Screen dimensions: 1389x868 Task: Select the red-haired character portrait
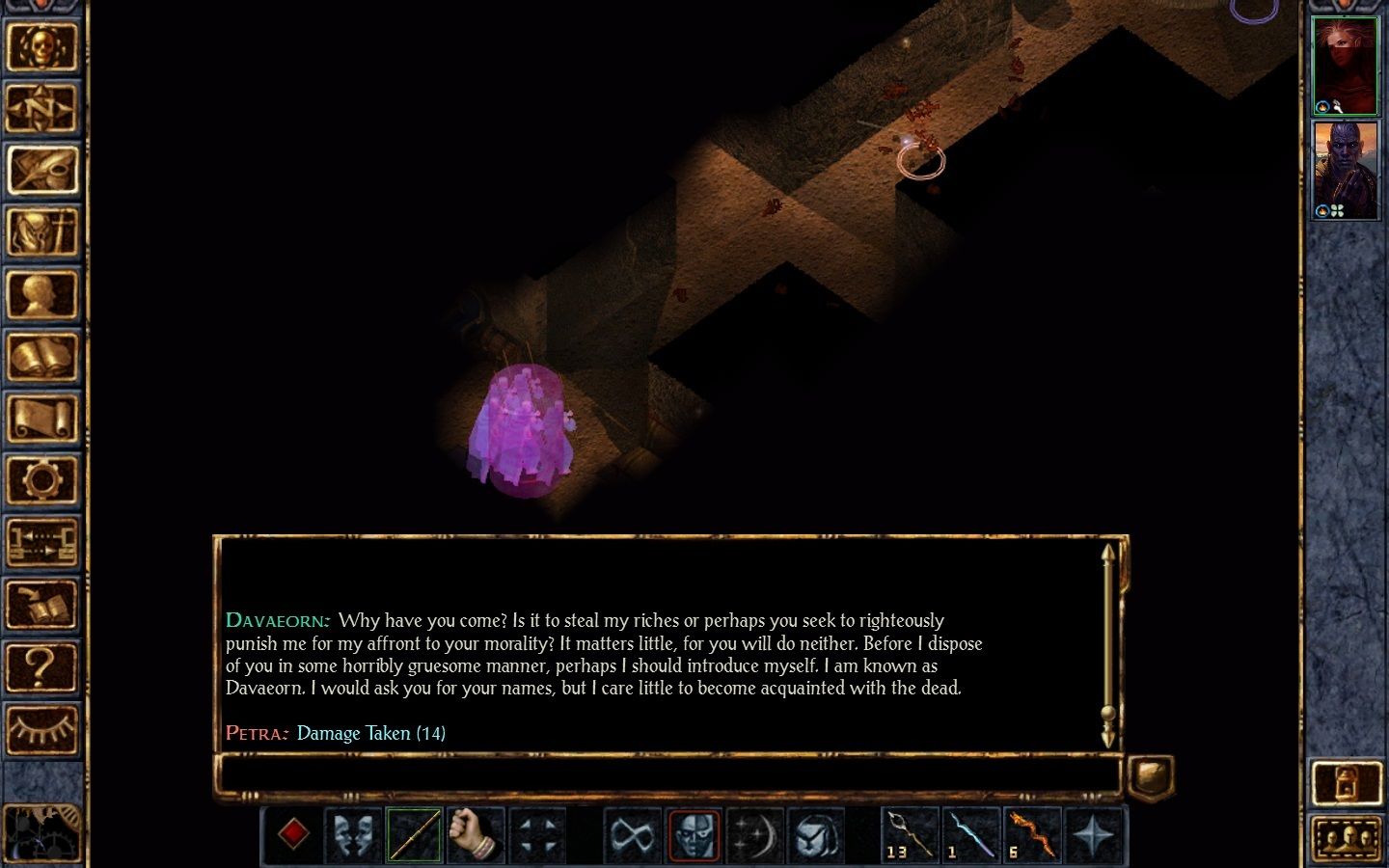coord(1345,66)
